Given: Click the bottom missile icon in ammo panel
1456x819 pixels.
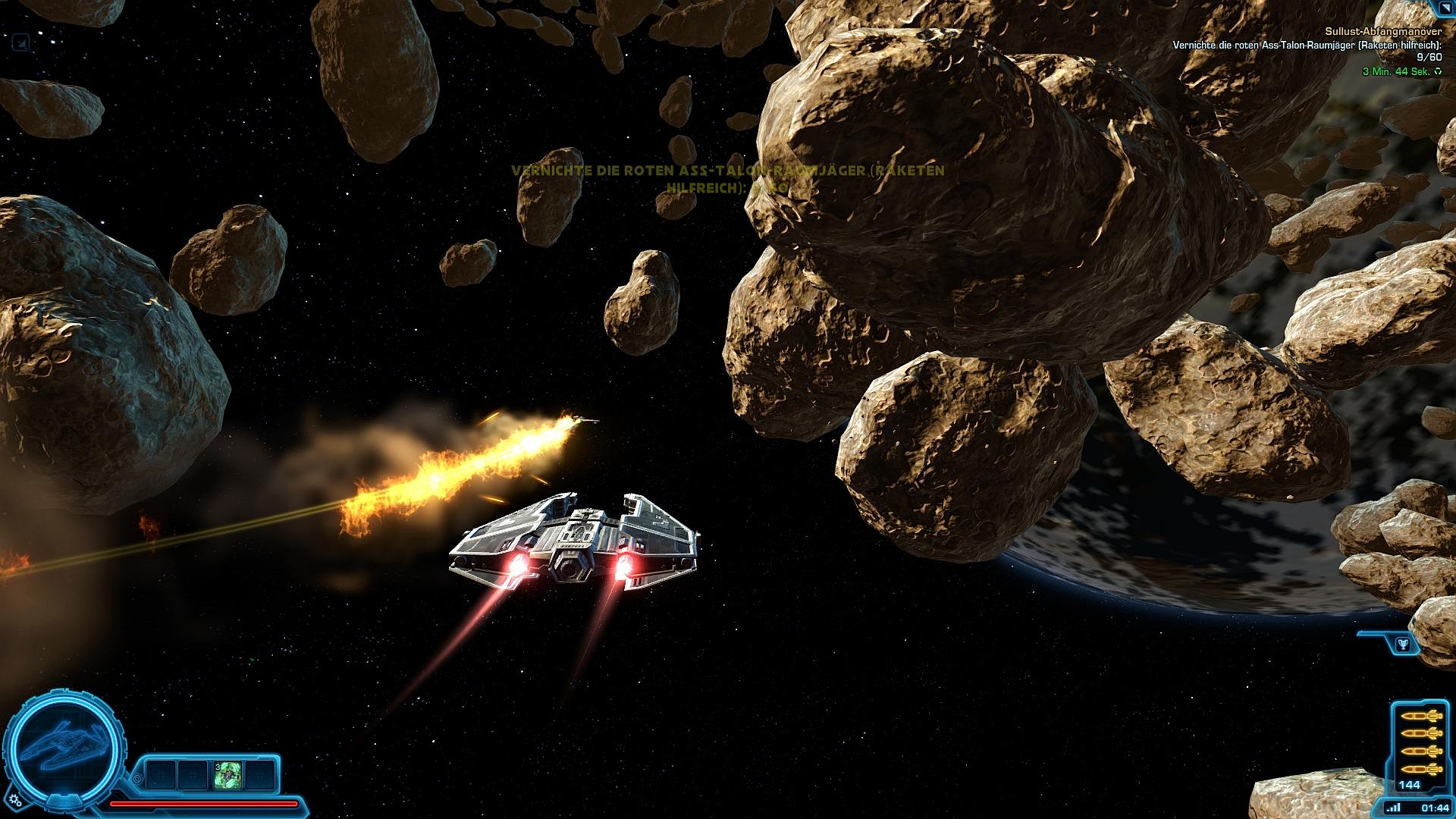Looking at the screenshot, I should pyautogui.click(x=1423, y=769).
